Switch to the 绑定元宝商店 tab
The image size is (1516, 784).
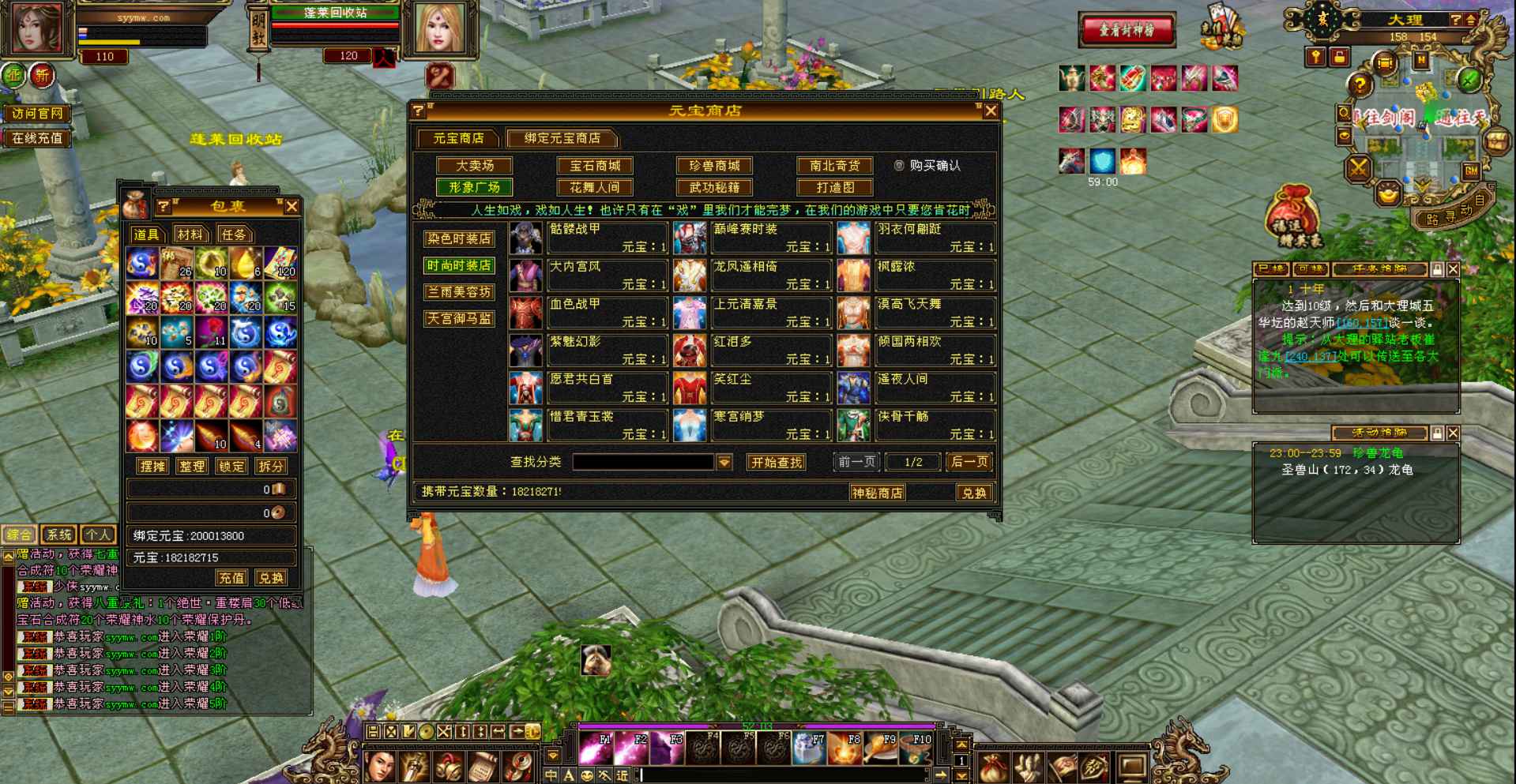[x=562, y=138]
